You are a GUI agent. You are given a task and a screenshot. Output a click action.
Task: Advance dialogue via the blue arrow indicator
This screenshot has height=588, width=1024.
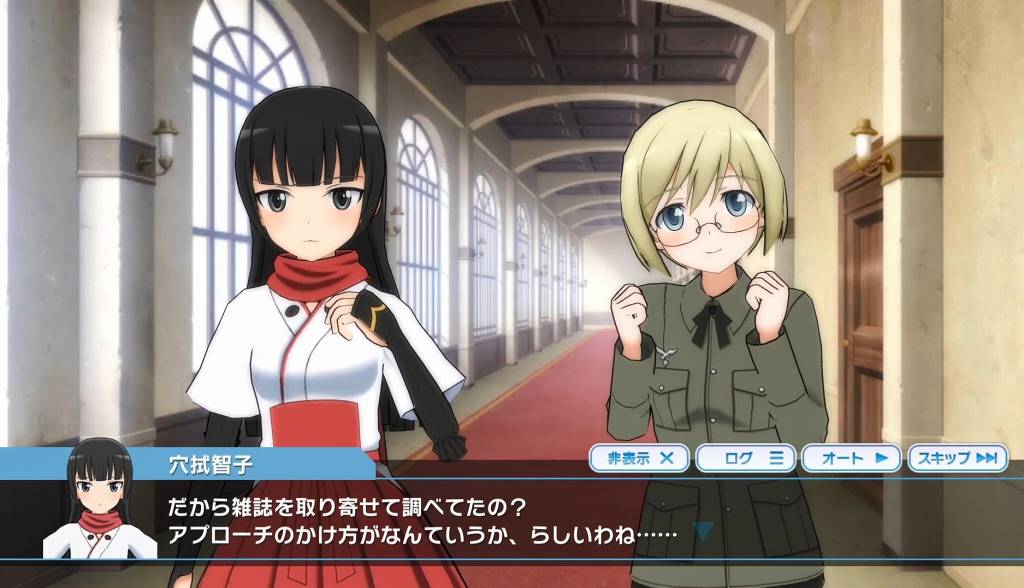[x=705, y=531]
